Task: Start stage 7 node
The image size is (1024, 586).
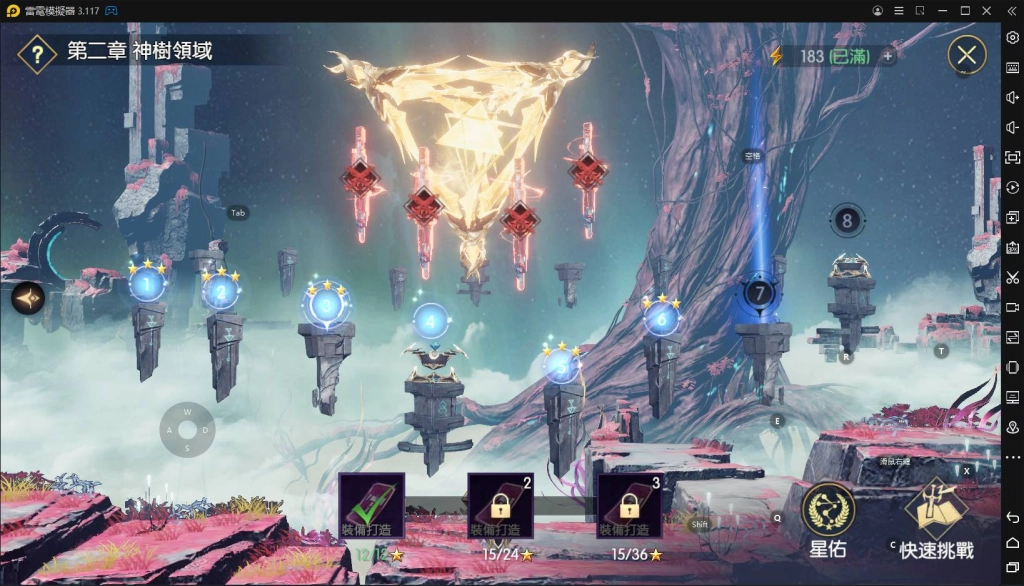Action: point(760,294)
